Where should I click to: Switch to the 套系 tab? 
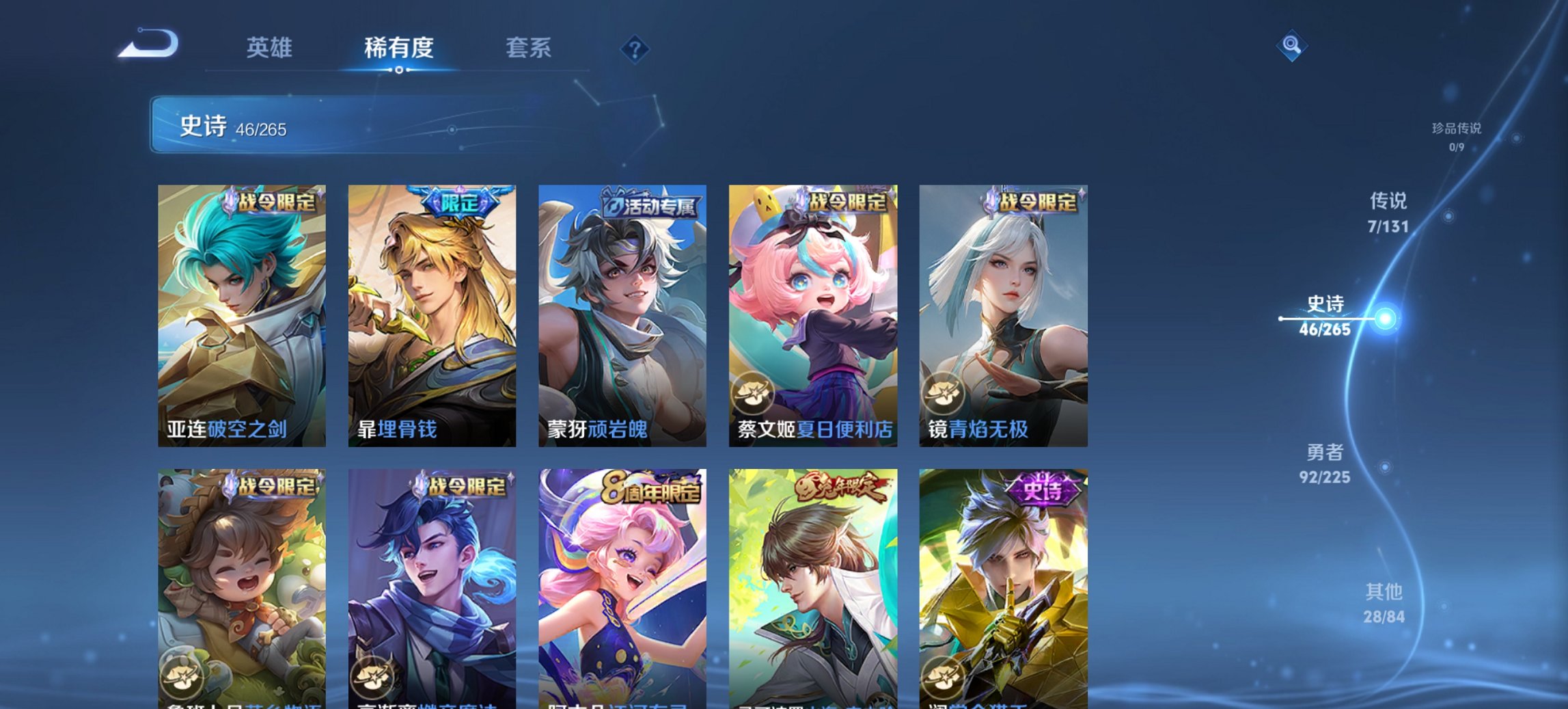(x=529, y=48)
